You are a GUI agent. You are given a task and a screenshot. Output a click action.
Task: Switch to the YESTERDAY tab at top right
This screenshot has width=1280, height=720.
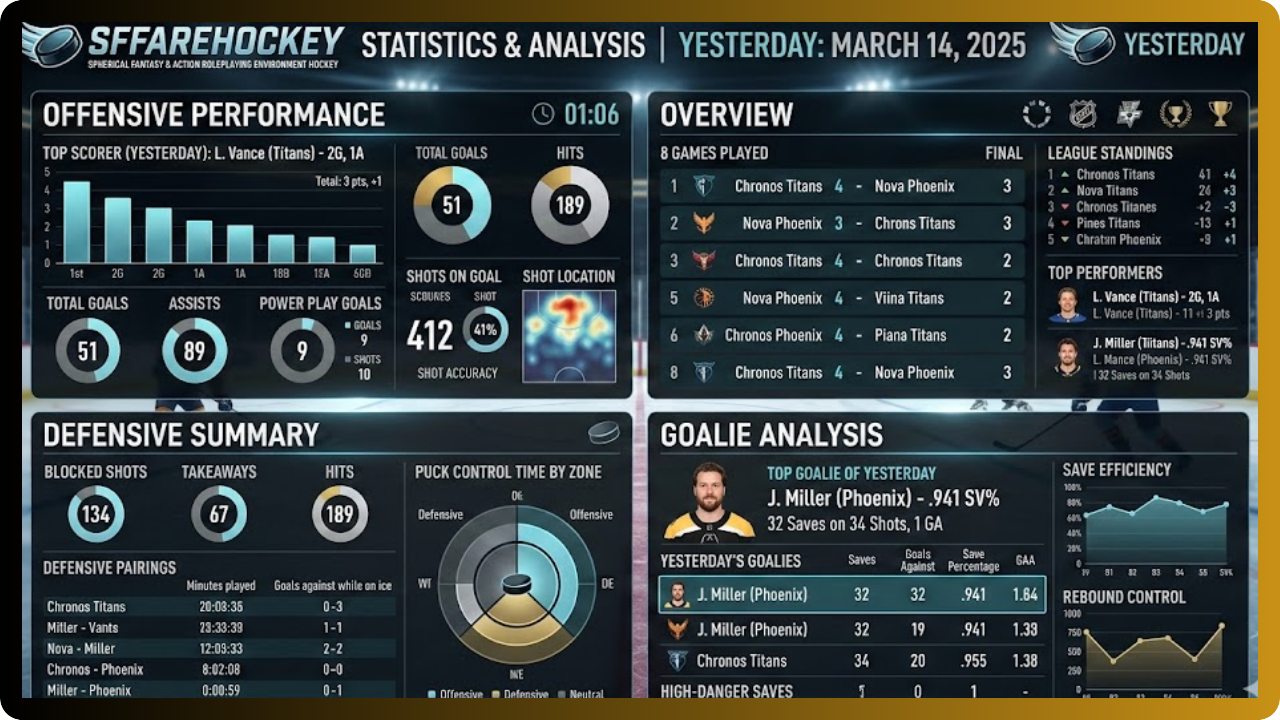1185,45
